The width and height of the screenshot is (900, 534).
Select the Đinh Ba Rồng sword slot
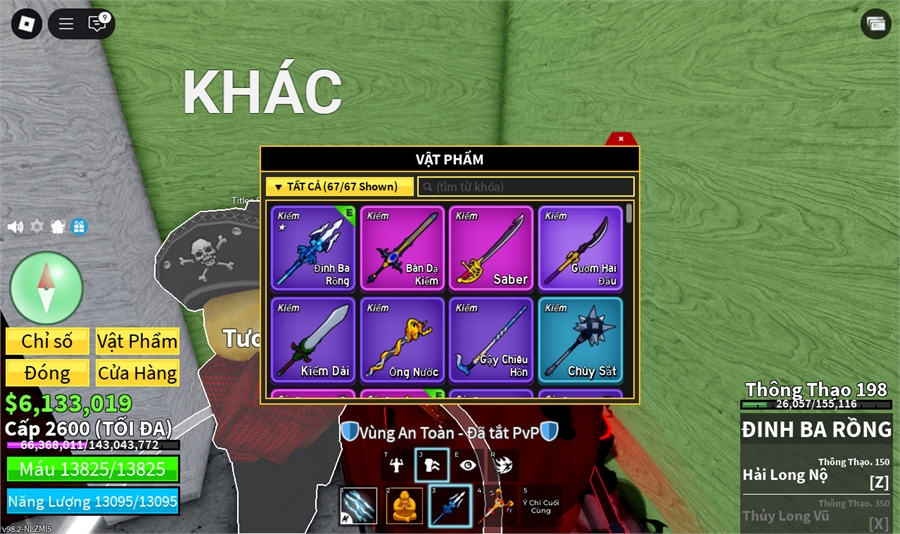pyautogui.click(x=313, y=248)
